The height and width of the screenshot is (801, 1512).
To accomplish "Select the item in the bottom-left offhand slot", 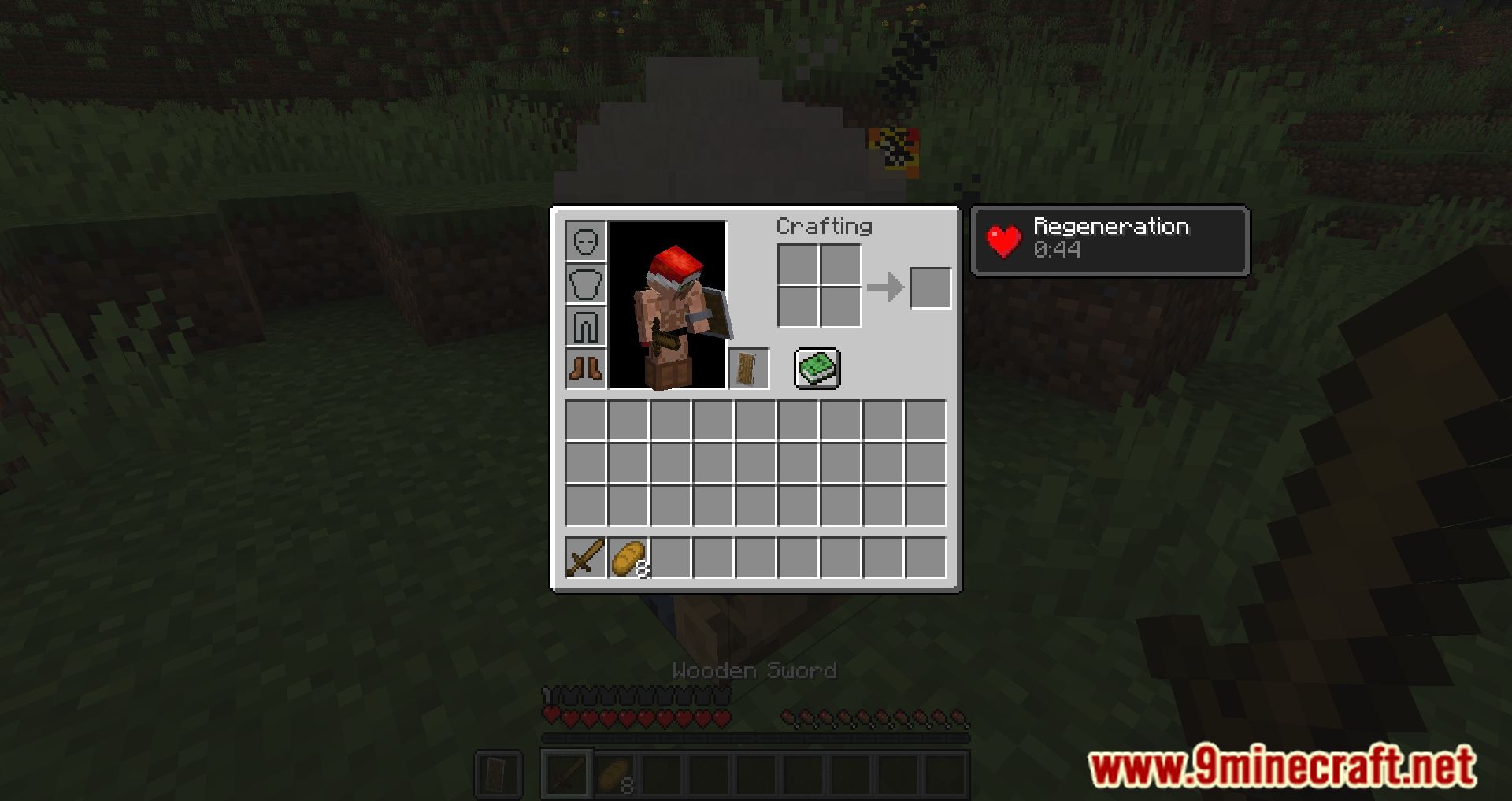I will 498,773.
